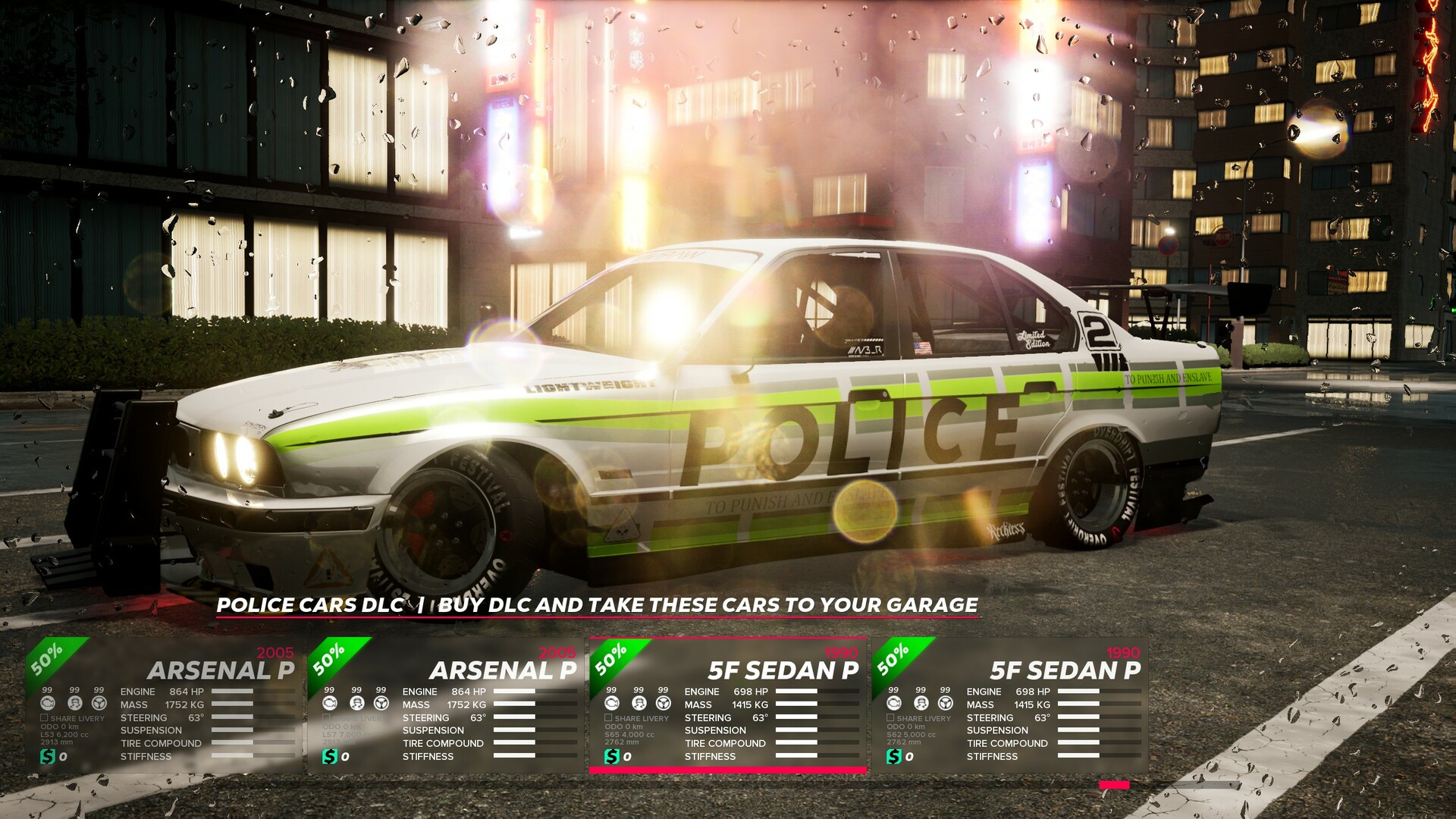Image resolution: width=1456 pixels, height=819 pixels.
Task: Click the dollar price icon on first Arsenal P card
Action: click(47, 756)
